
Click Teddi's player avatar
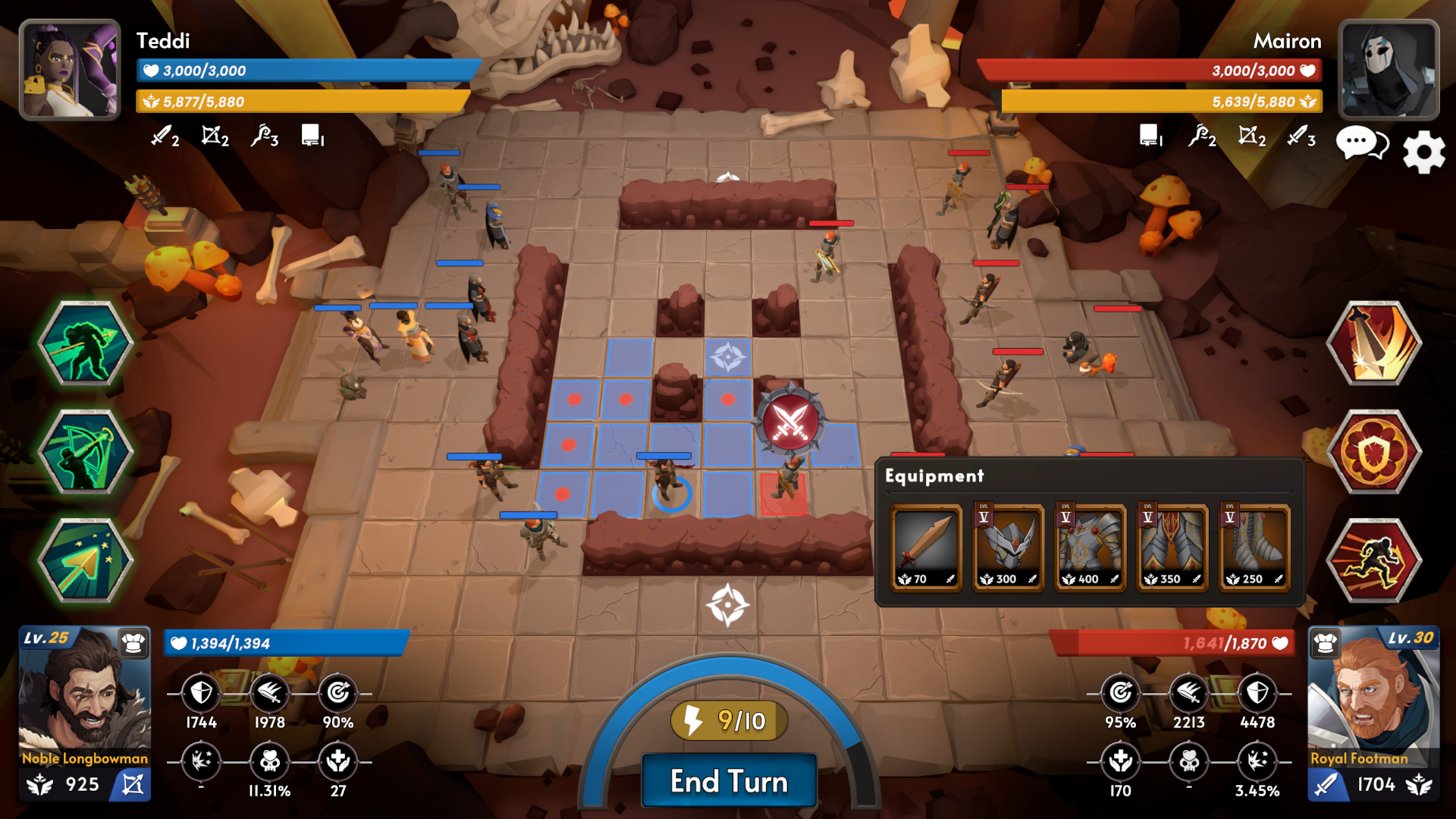[x=70, y=70]
